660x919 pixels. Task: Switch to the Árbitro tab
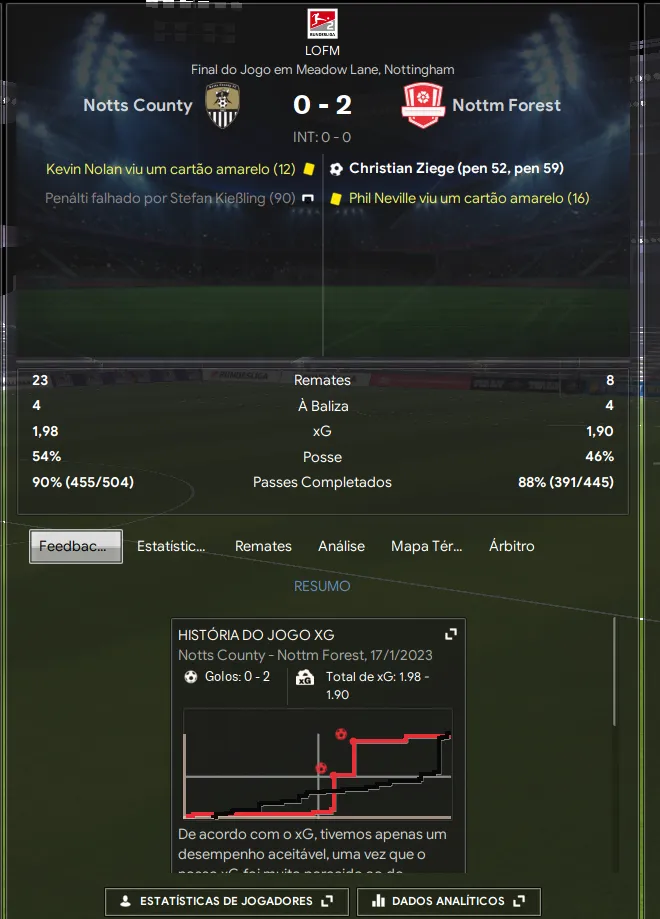click(511, 546)
